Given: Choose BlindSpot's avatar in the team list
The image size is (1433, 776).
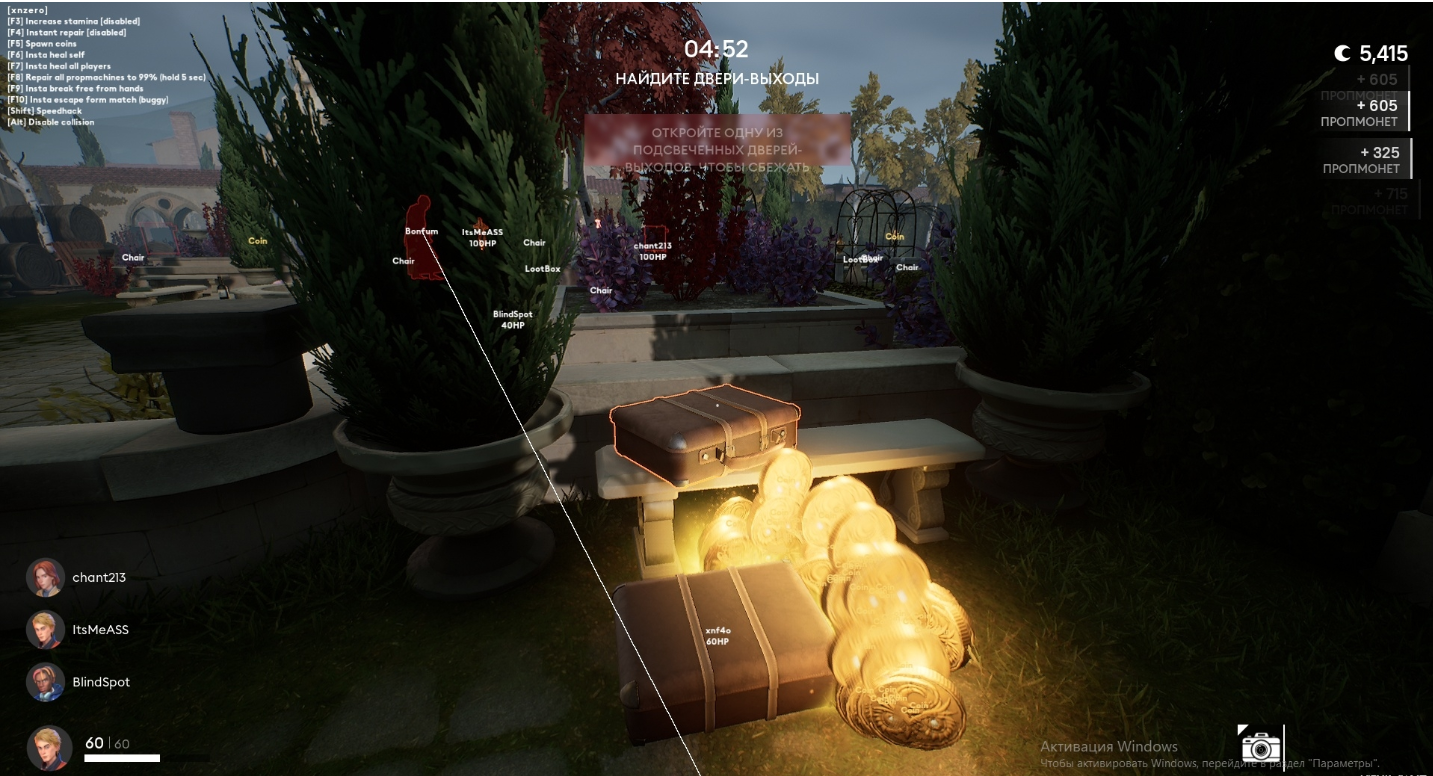Looking at the screenshot, I should click(x=45, y=681).
